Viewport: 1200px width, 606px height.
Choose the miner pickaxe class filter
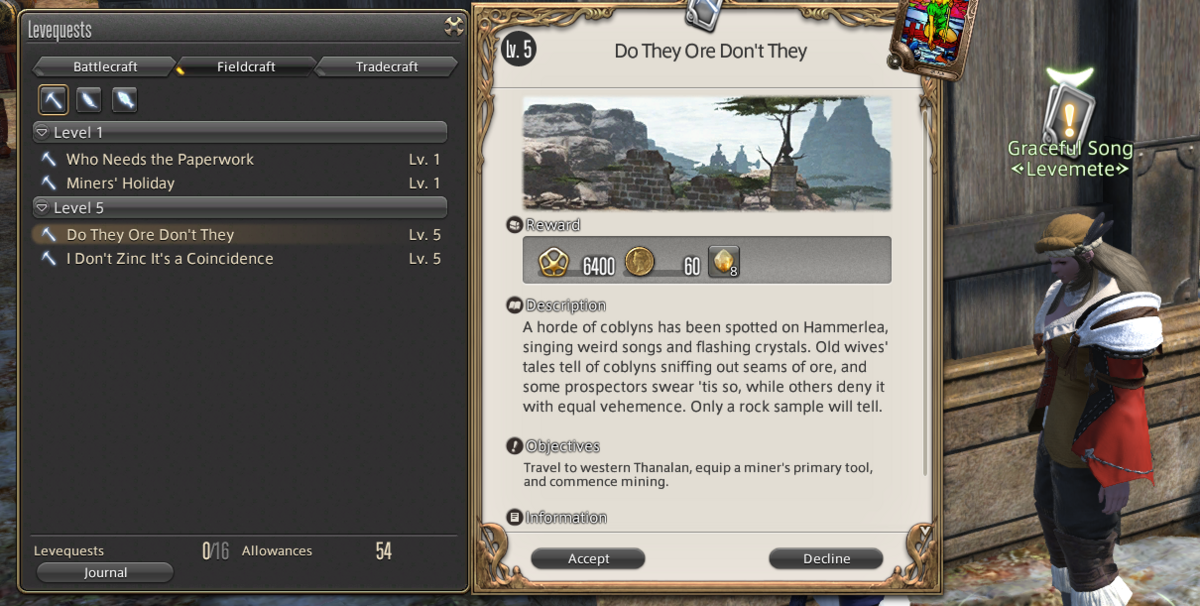point(53,99)
